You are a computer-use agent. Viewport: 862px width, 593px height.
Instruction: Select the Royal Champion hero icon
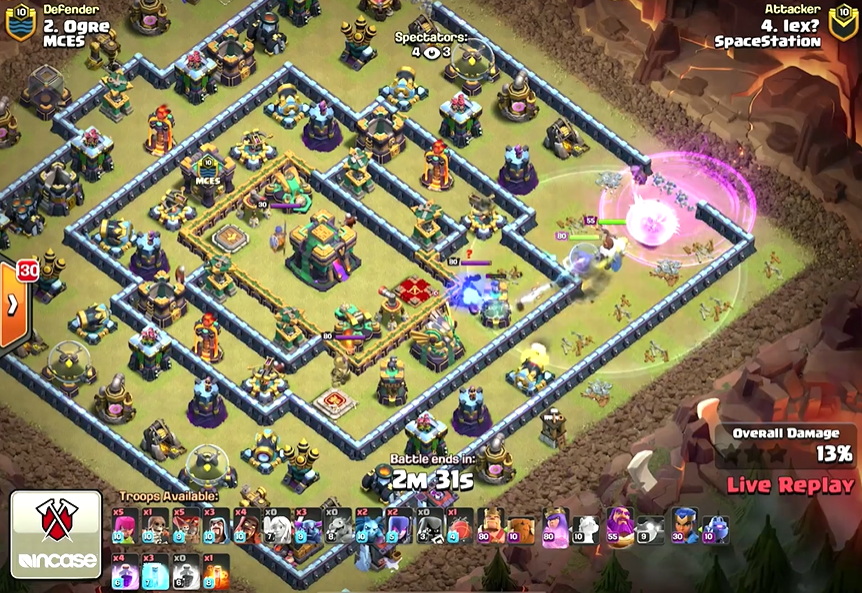(x=685, y=526)
